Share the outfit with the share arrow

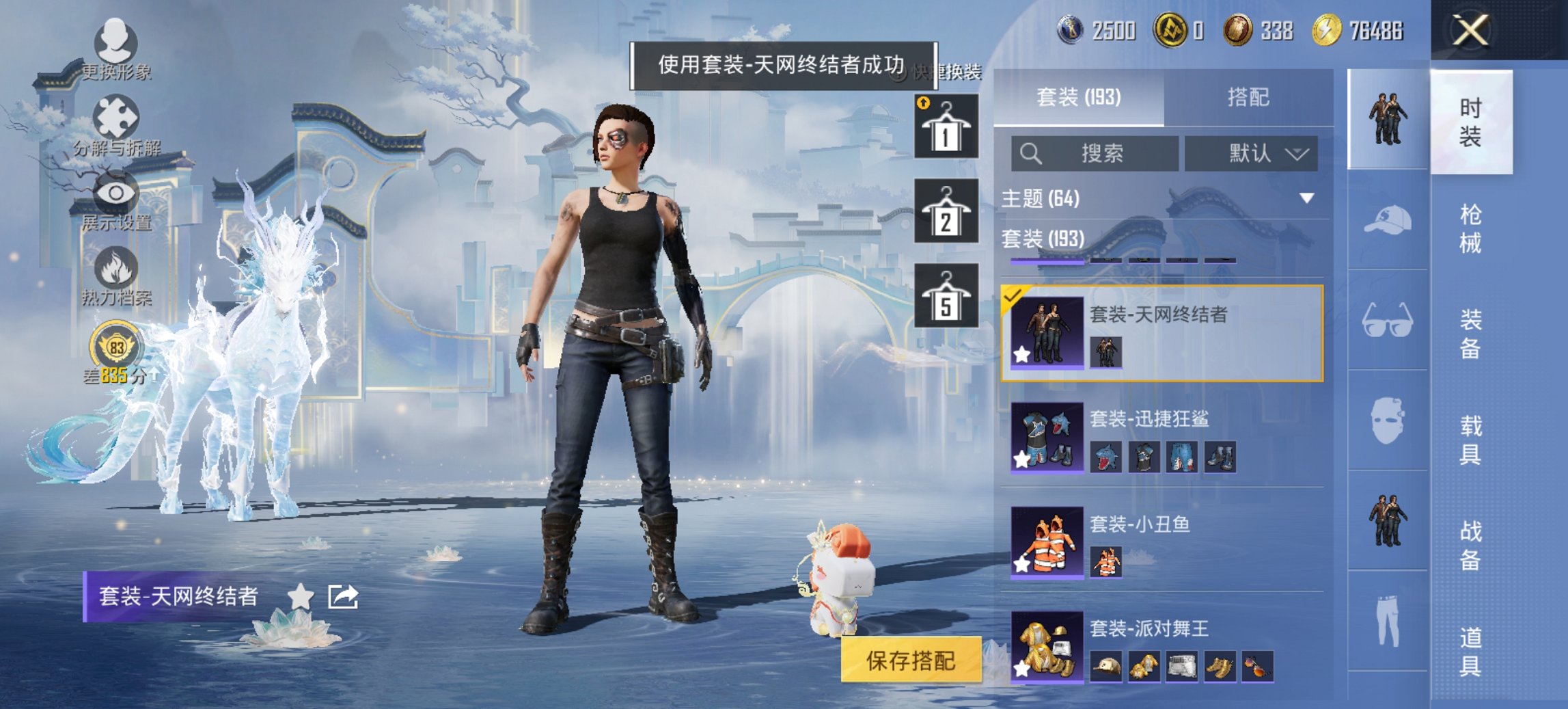click(x=343, y=596)
